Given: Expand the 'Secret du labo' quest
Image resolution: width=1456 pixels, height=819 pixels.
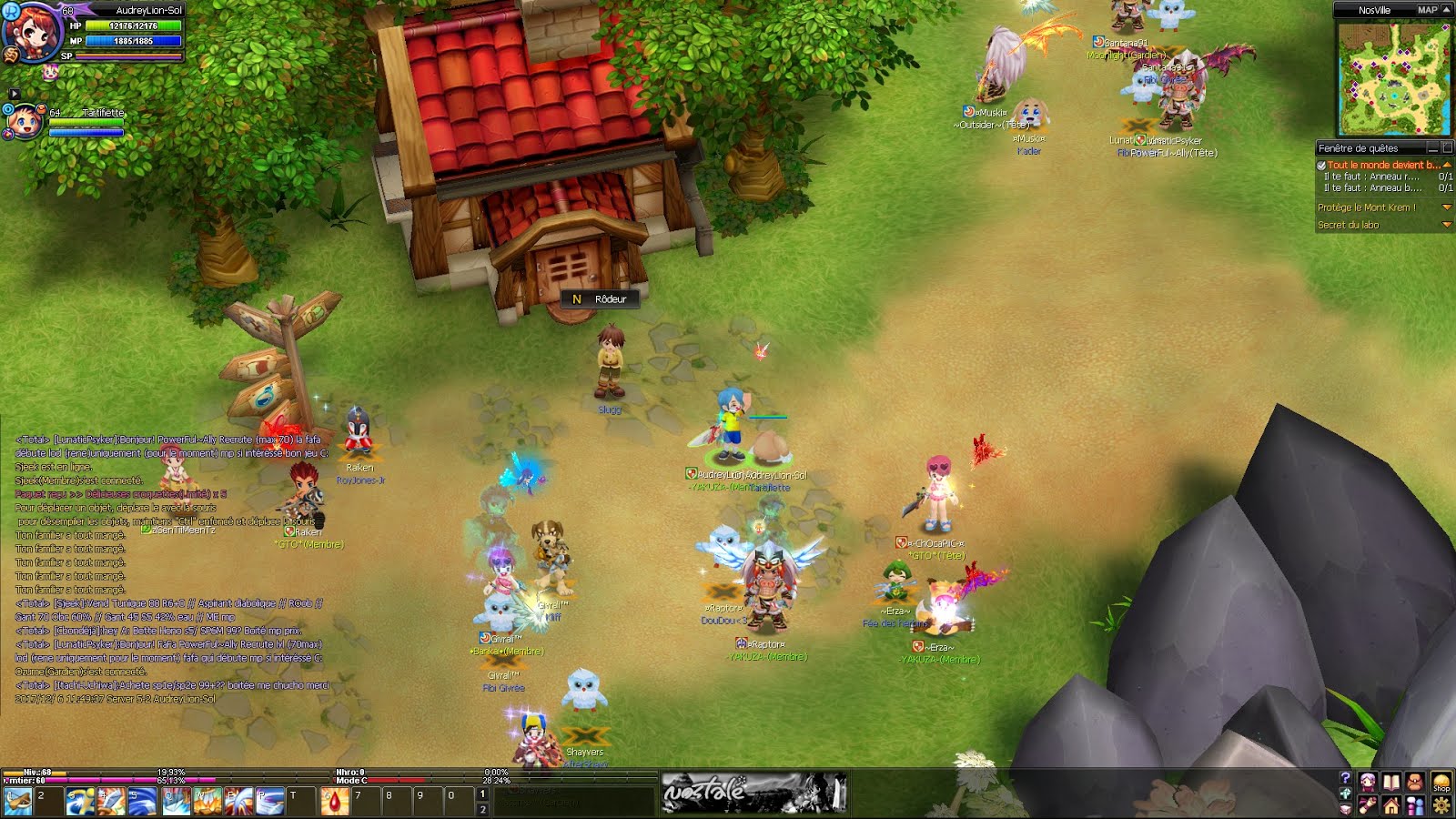Looking at the screenshot, I should 1447,225.
